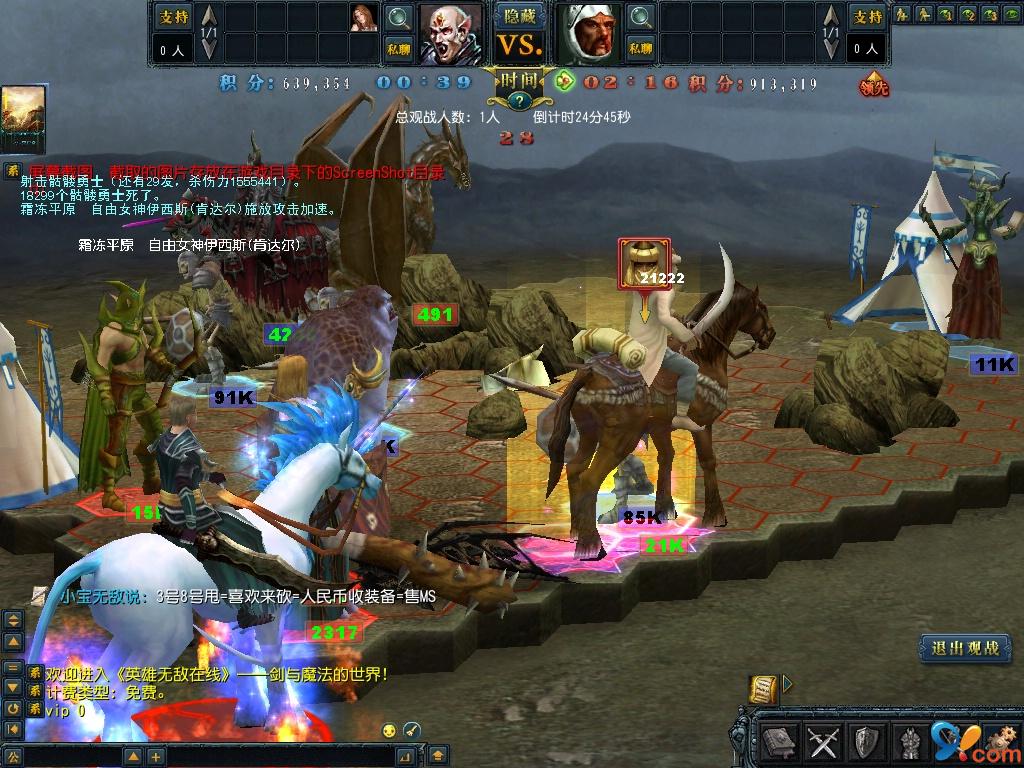Inspect right player with magnifying glass
The width and height of the screenshot is (1024, 768).
[x=641, y=17]
